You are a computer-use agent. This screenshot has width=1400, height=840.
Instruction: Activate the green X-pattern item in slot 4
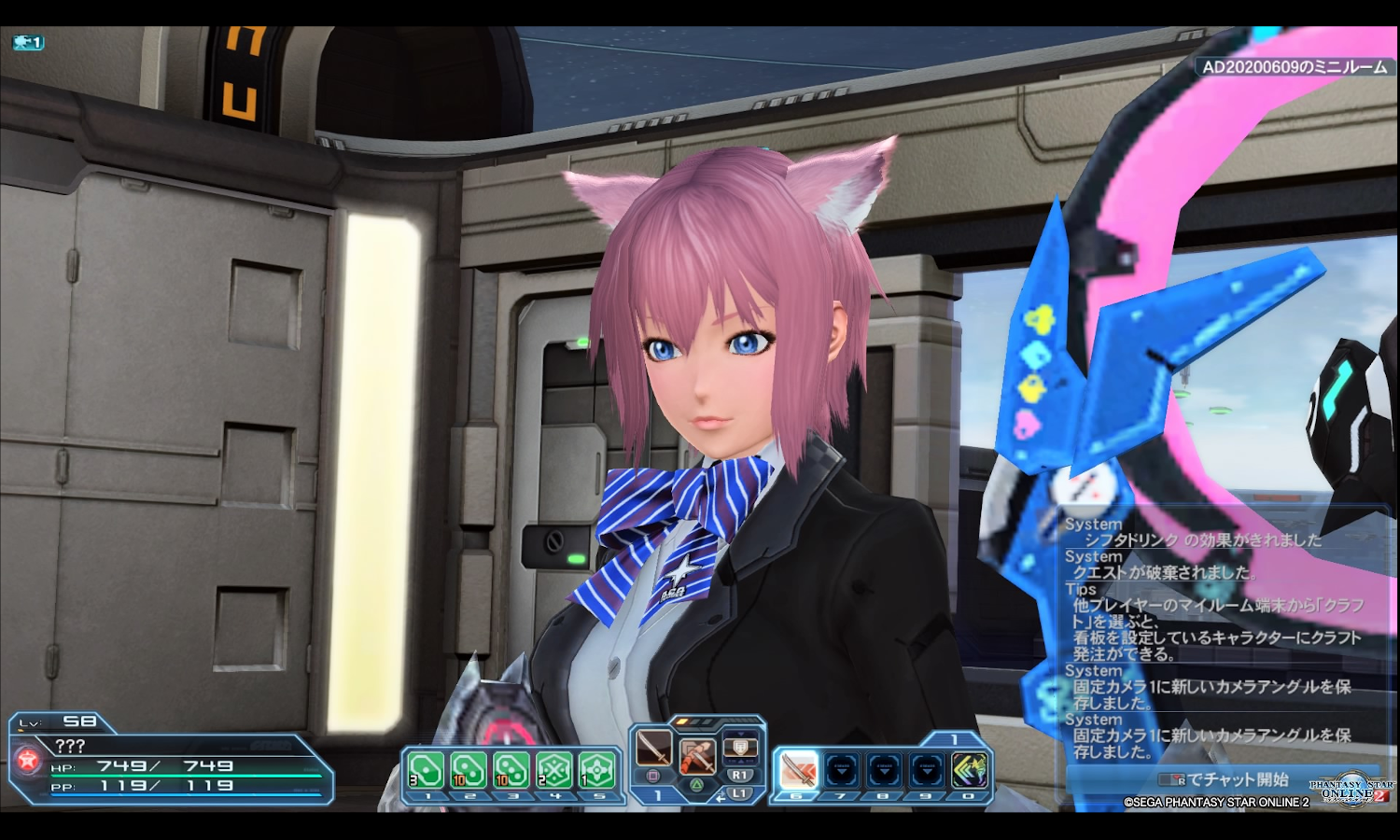tap(554, 771)
